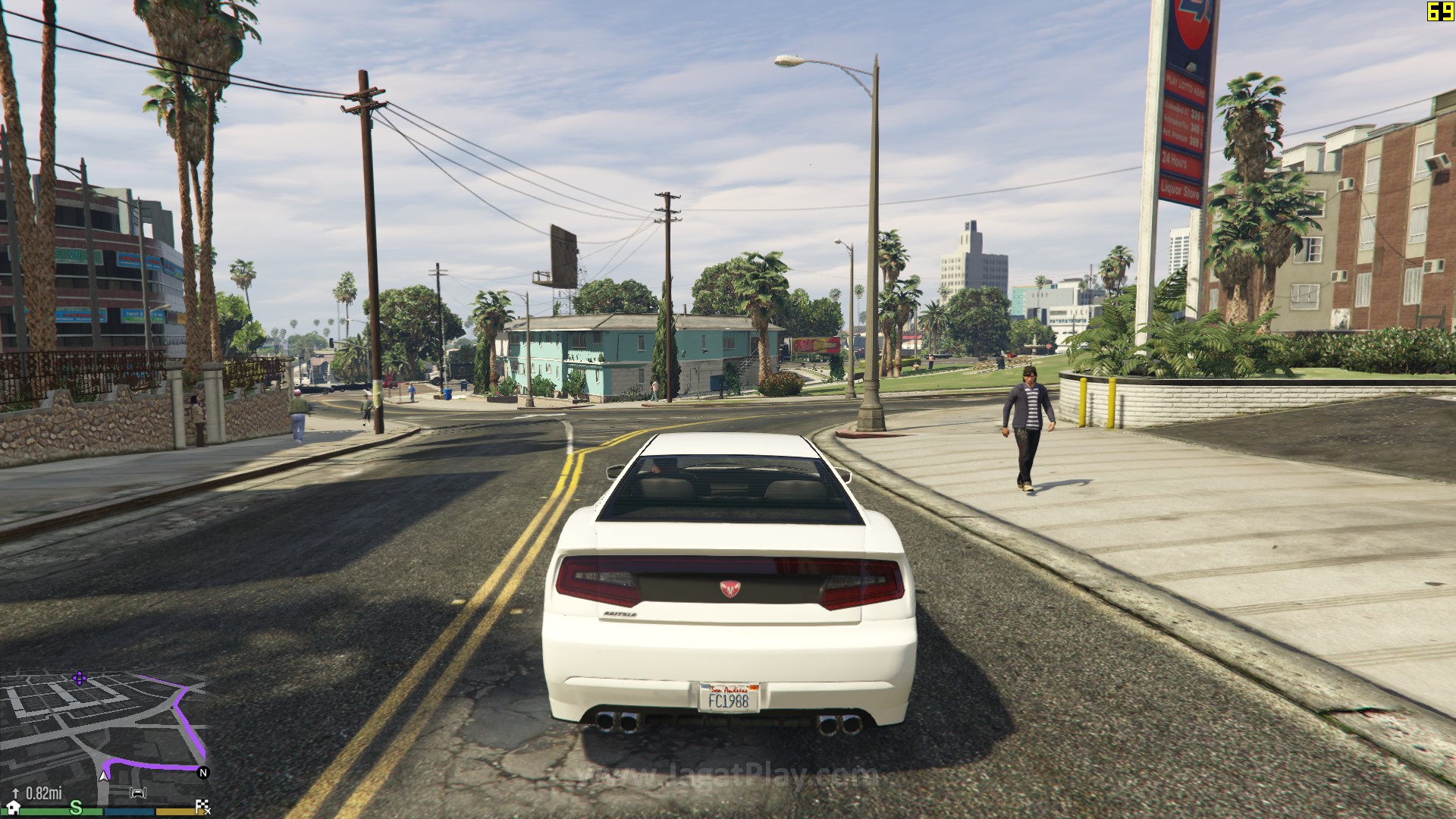
Task: Click the white player arrow on minimap
Action: pyautogui.click(x=104, y=776)
